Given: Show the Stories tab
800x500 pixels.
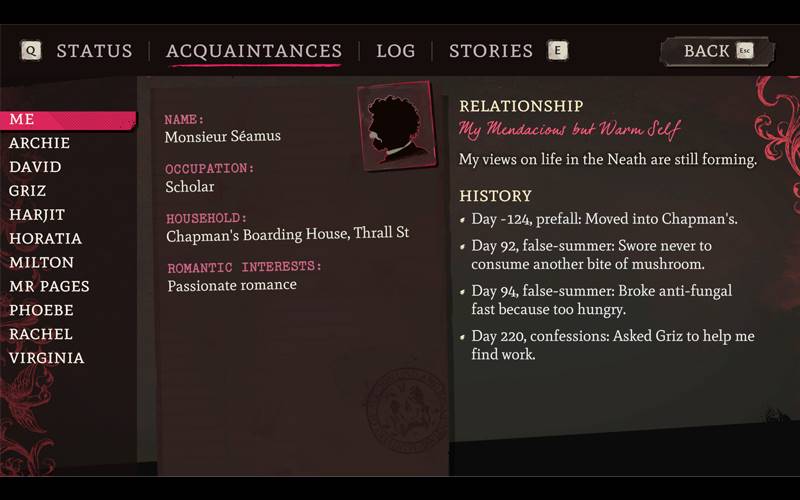Looking at the screenshot, I should pos(490,51).
